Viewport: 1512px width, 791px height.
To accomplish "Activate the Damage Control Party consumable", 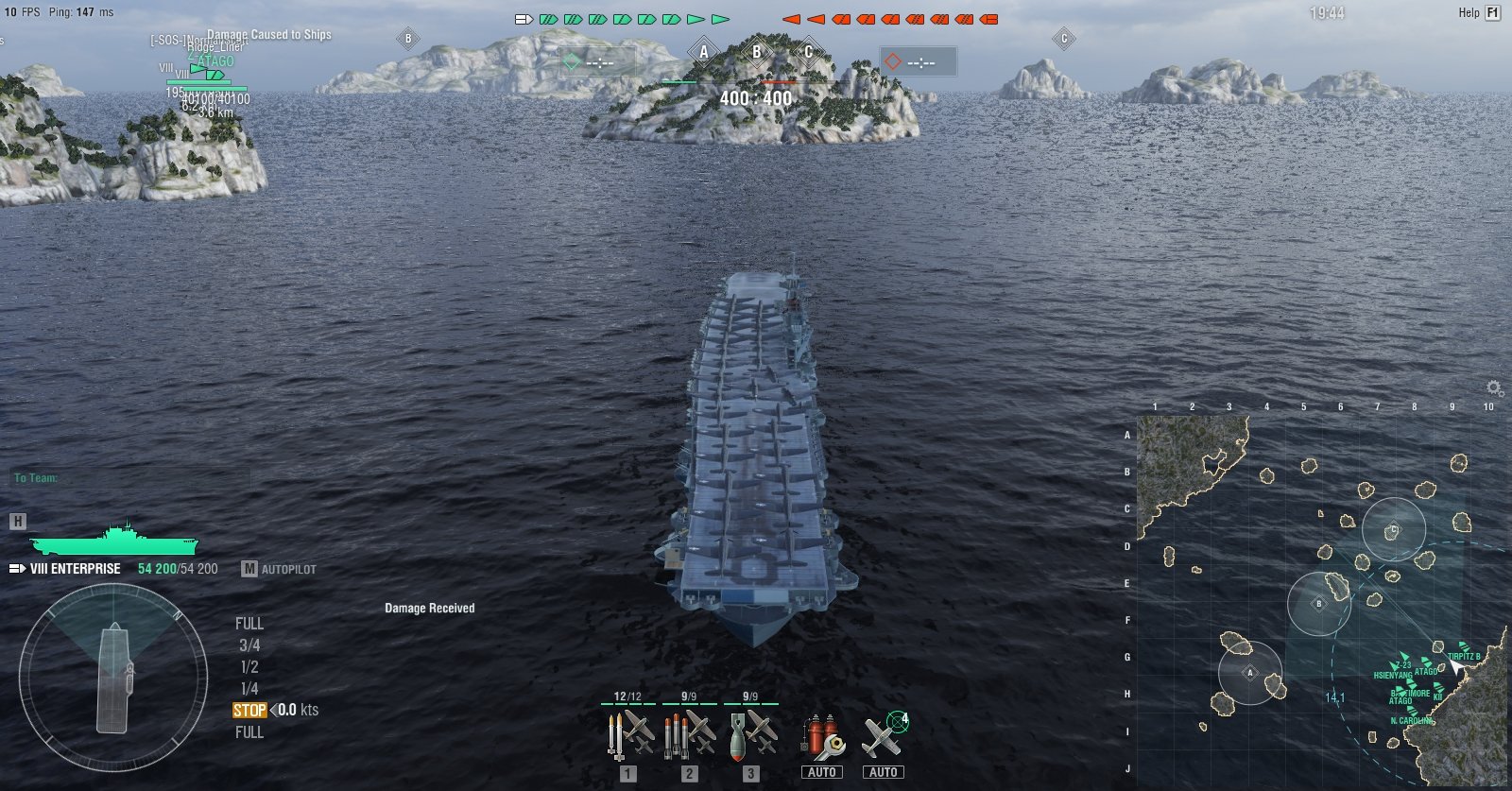I will [x=821, y=737].
